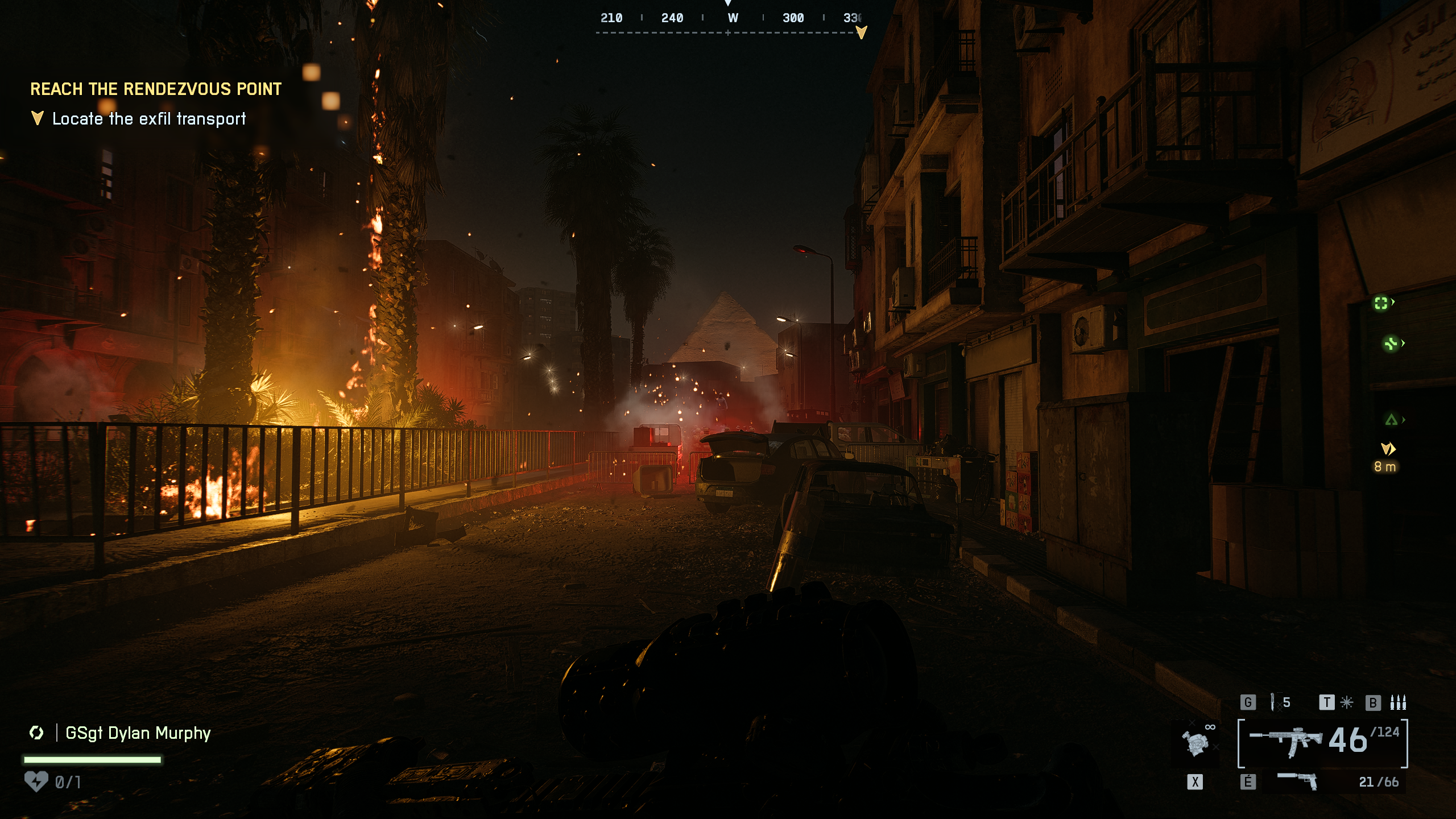1456x819 pixels.
Task: Click the class icon beside GSgt Dylan Murphy
Action: coord(36,733)
